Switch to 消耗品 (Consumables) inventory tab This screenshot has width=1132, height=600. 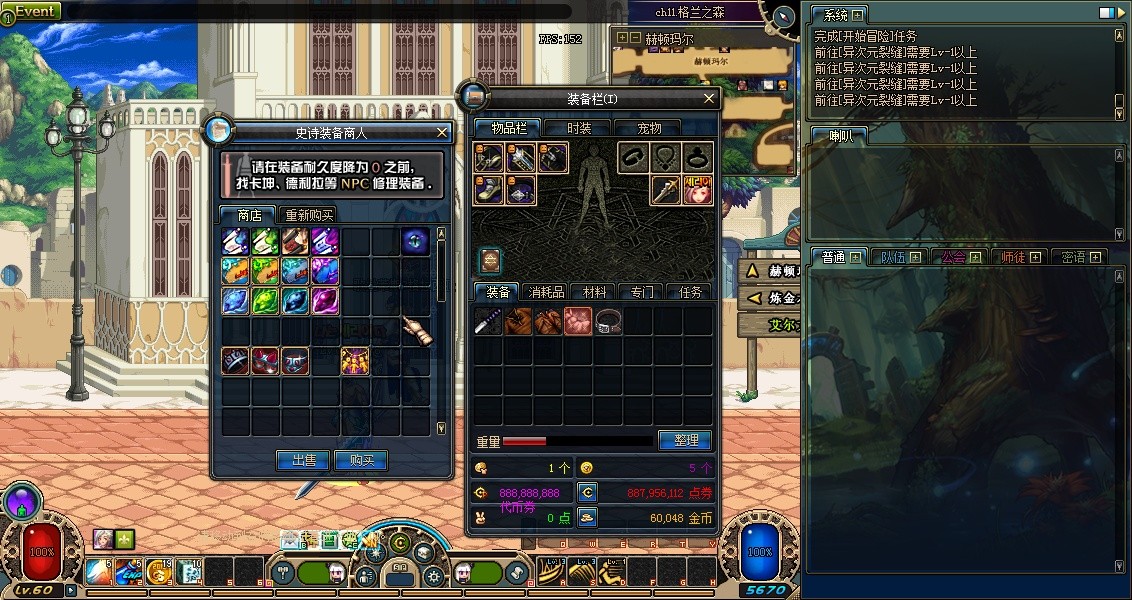point(547,292)
